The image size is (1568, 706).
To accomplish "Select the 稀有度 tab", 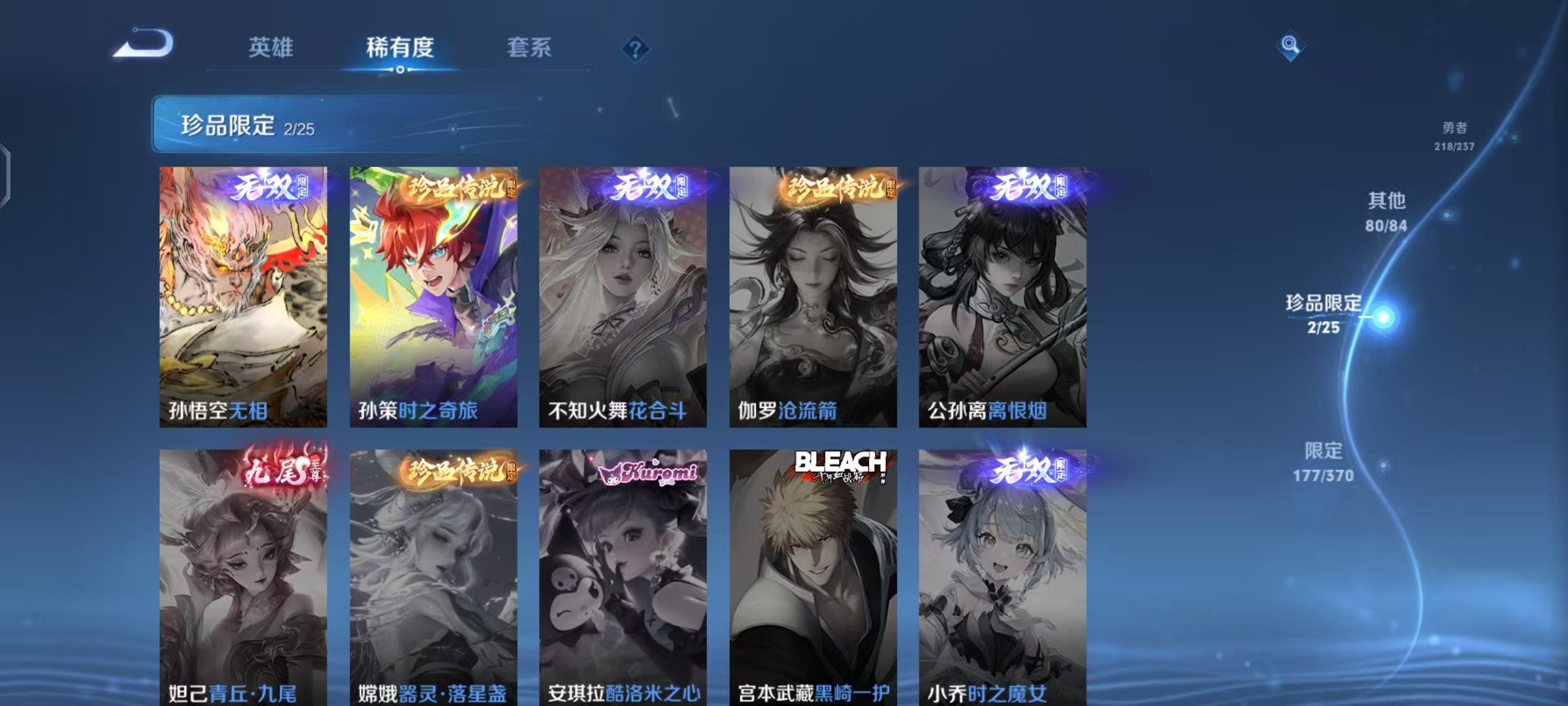I will coord(400,48).
